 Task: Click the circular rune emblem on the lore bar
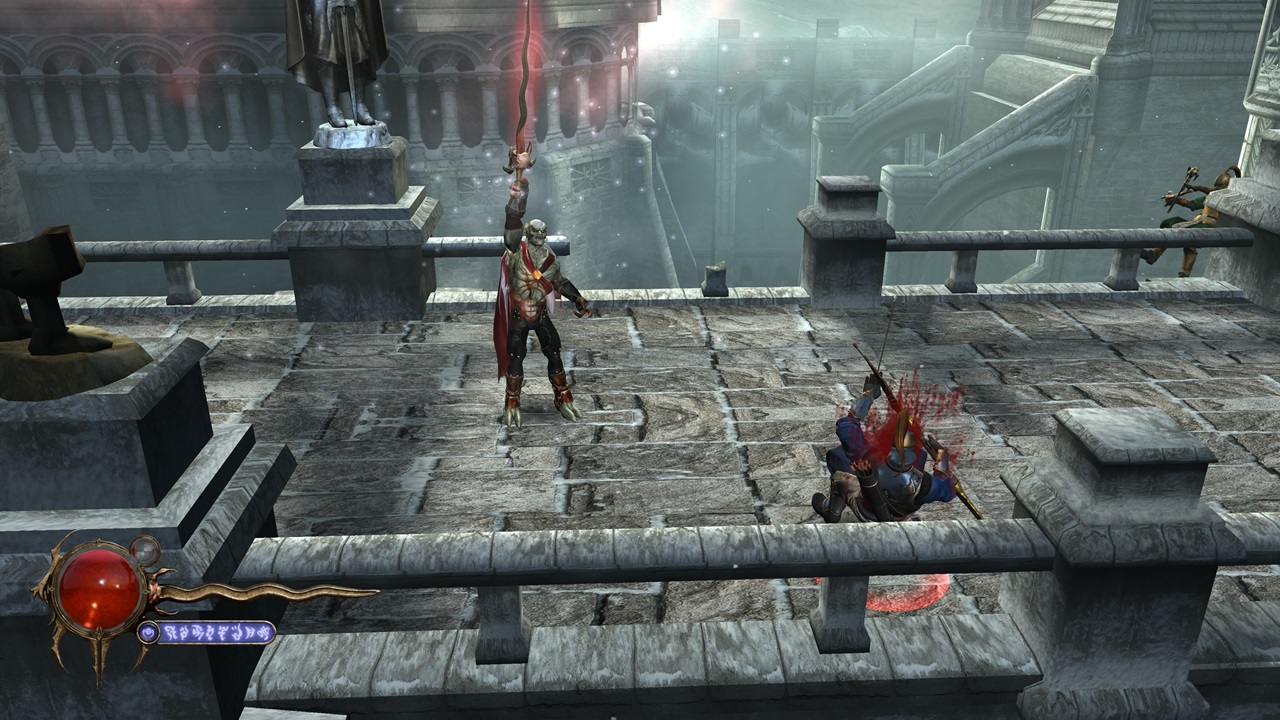click(x=150, y=633)
